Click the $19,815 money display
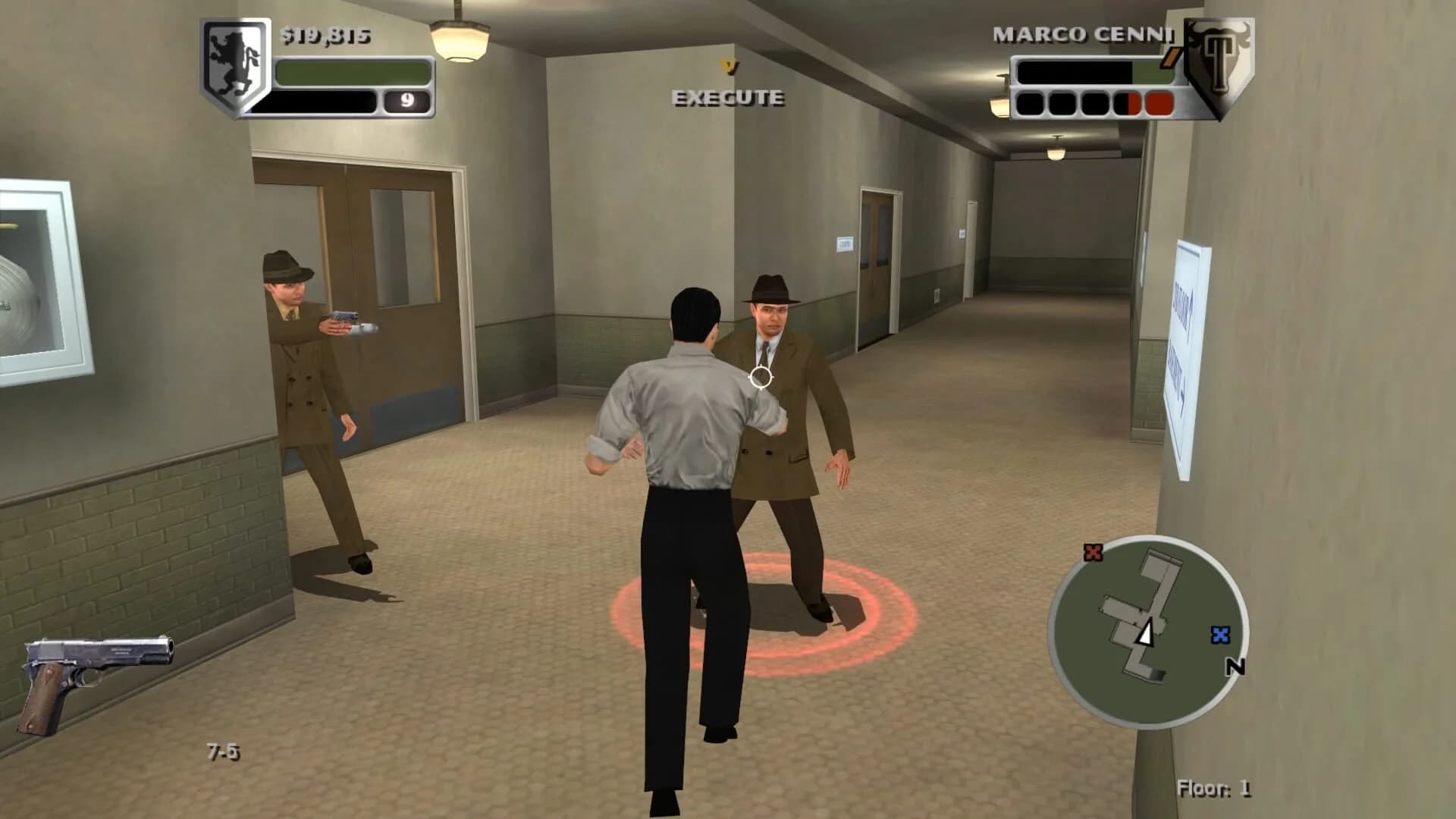 click(325, 34)
